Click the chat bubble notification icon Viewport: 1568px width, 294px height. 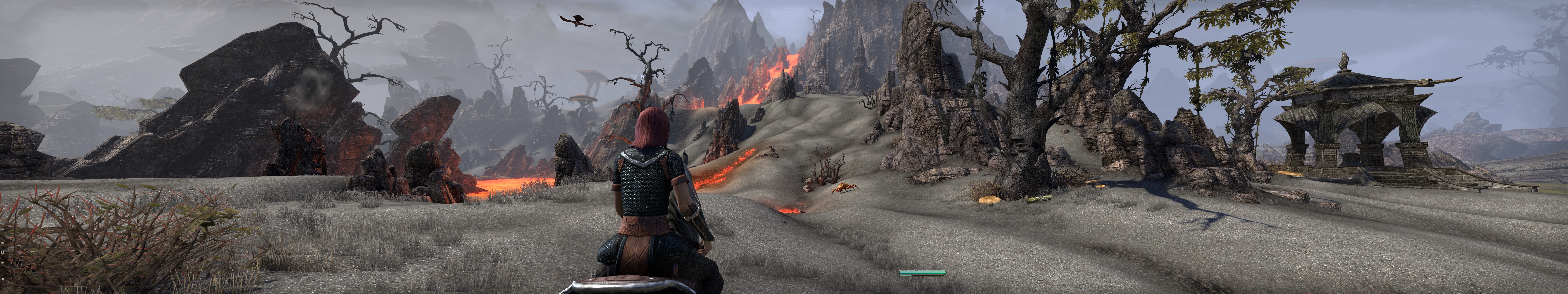click(x=2, y=263)
